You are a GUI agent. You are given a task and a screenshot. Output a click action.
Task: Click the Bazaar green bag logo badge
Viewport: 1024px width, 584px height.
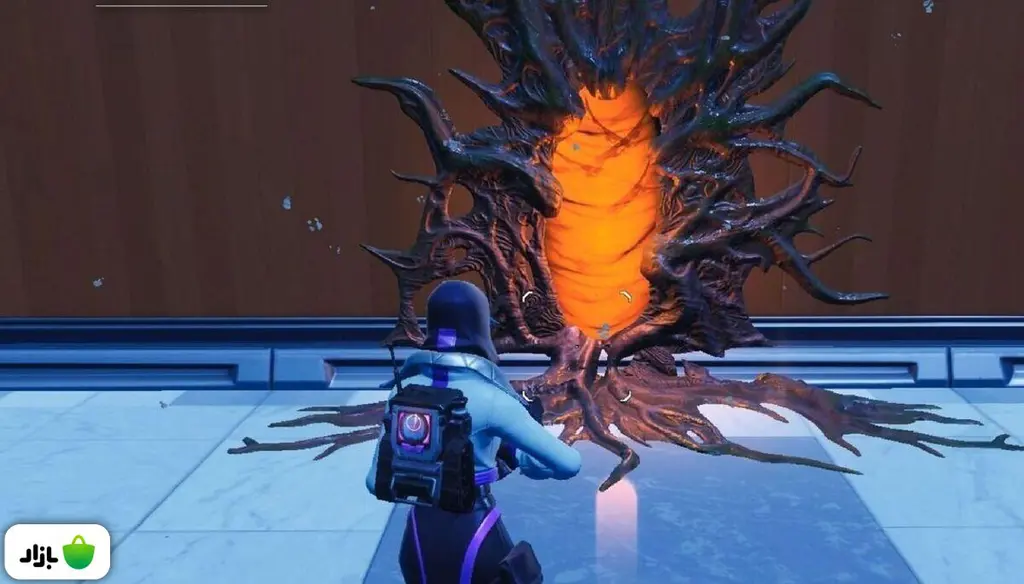[57, 552]
